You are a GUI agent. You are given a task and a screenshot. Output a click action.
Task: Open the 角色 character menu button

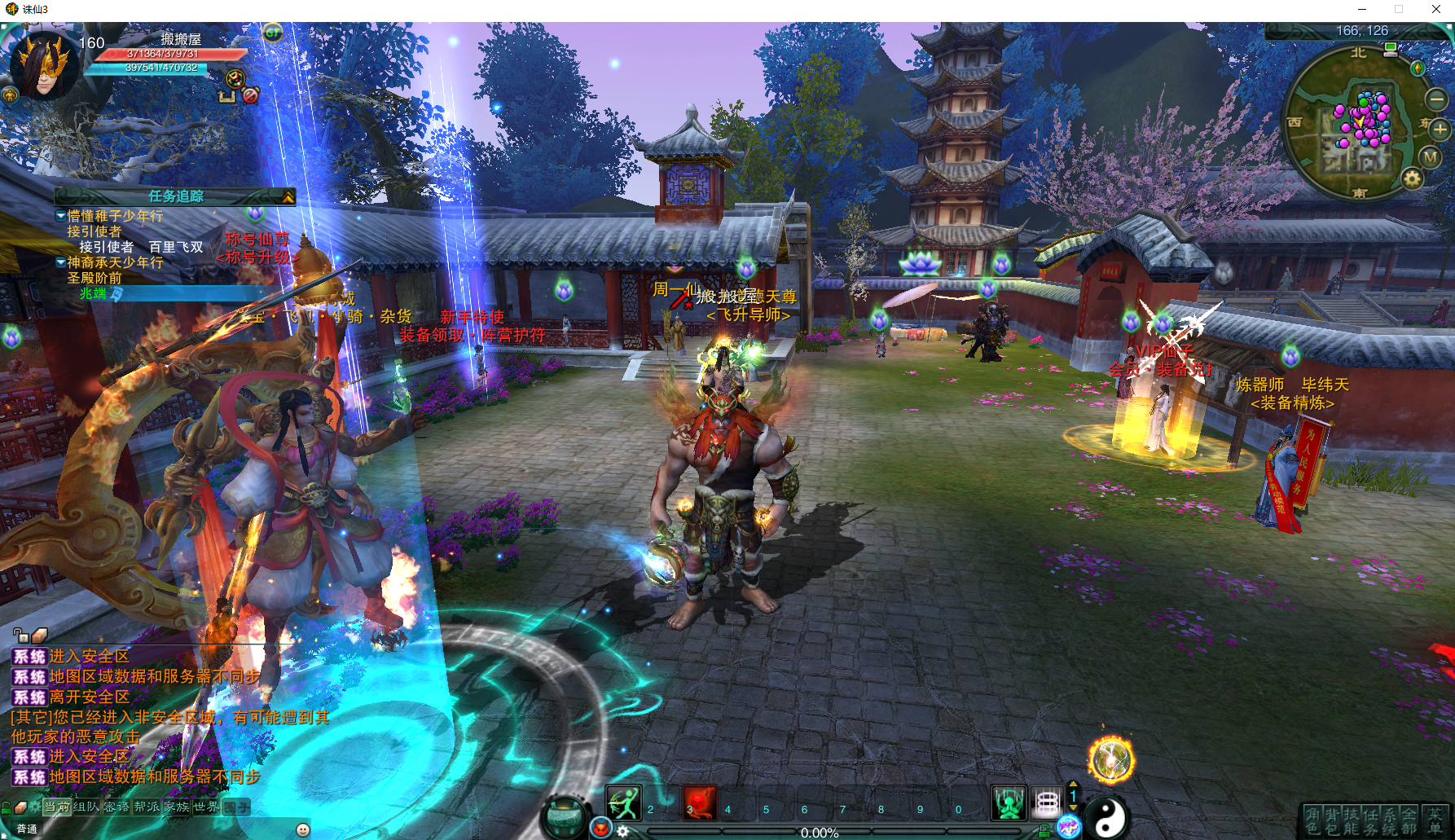(1312, 820)
